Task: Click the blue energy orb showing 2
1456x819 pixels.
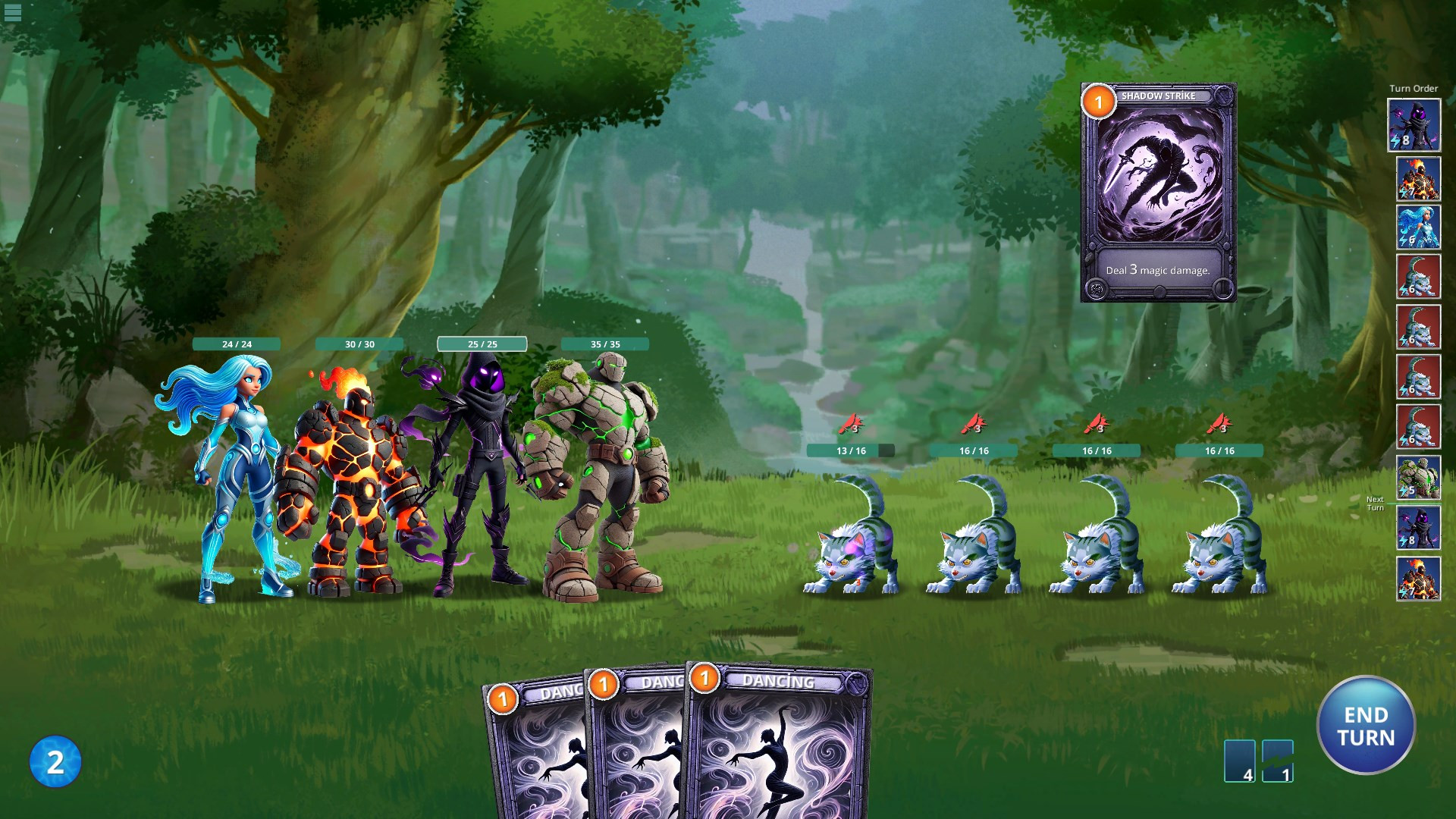Action: point(55,761)
